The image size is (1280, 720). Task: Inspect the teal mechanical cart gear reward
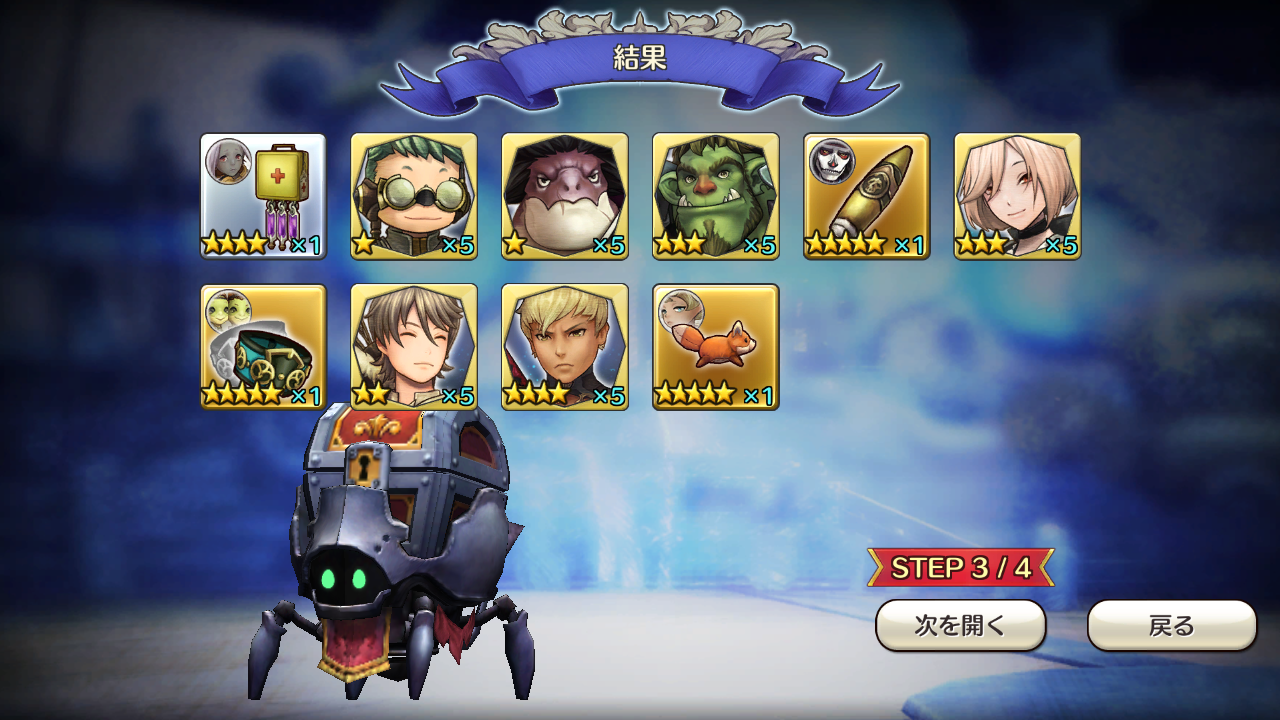tap(263, 347)
